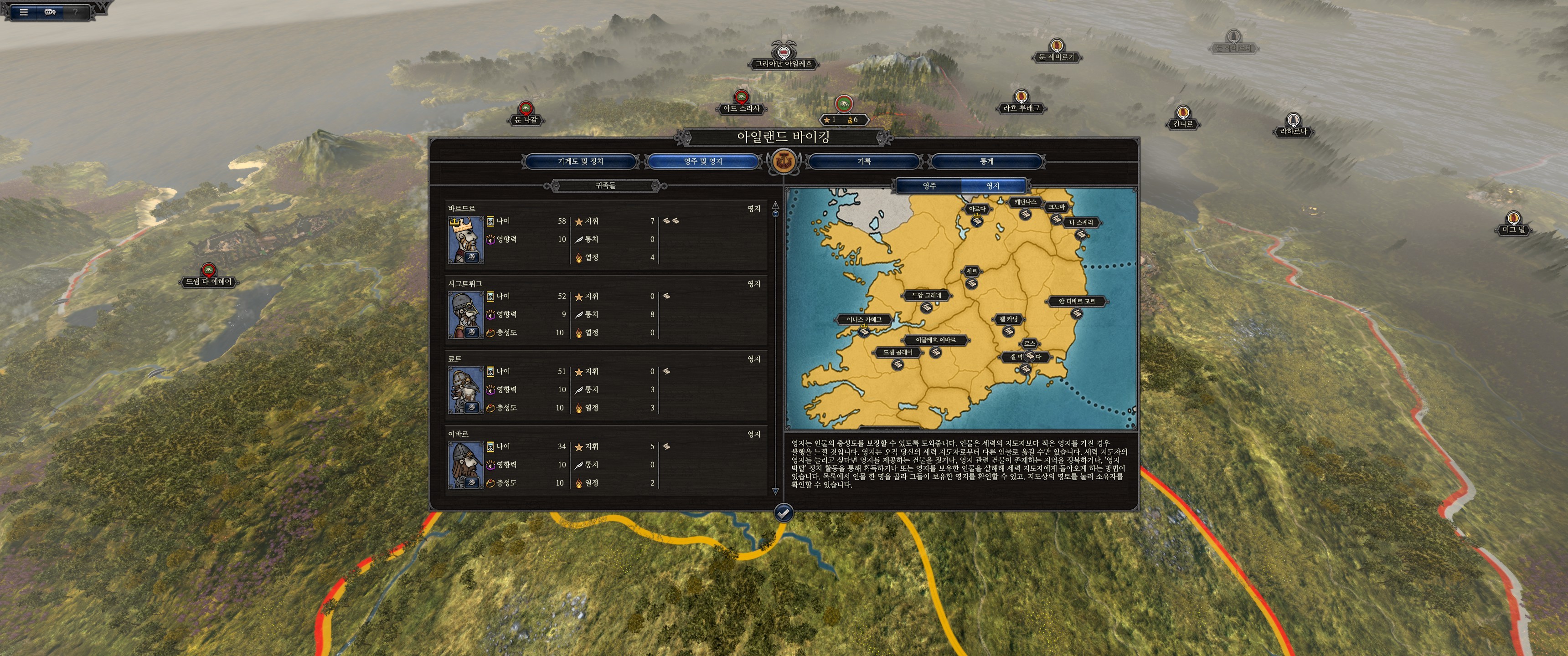Select the 영지 map view tab
The image size is (1568, 656).
pos(992,185)
